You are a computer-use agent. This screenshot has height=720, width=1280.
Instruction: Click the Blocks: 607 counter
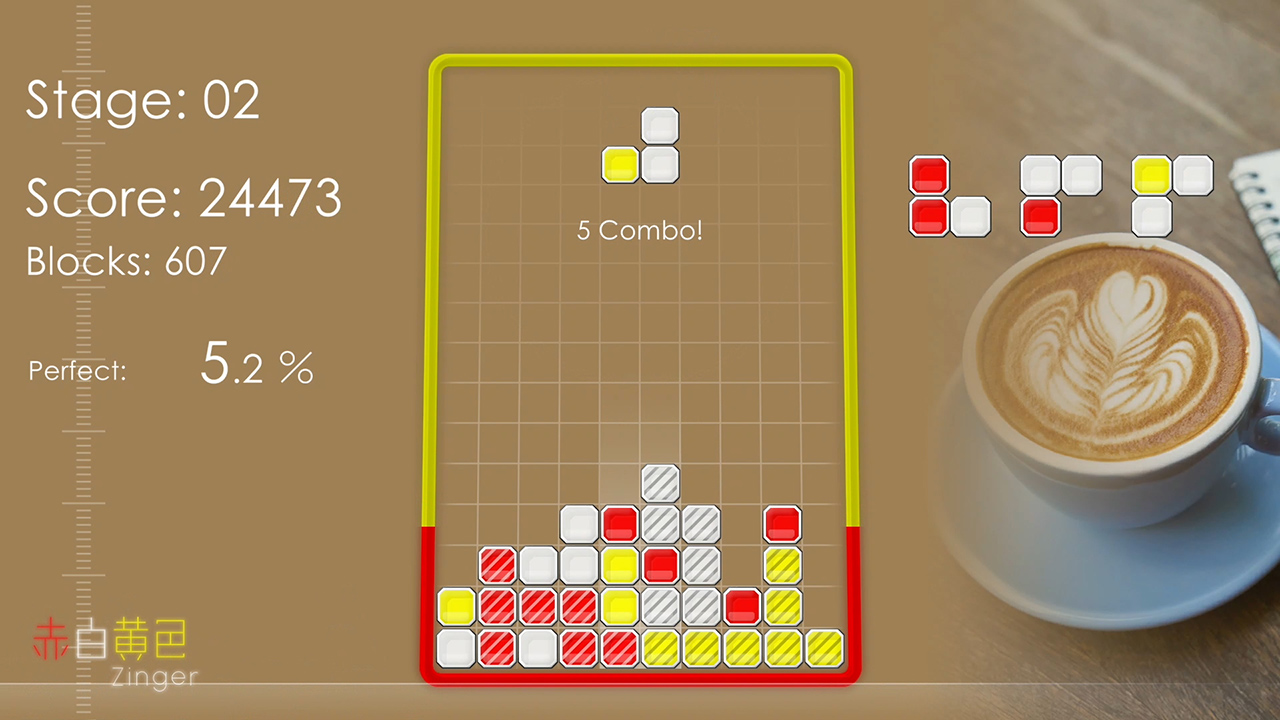tap(126, 262)
